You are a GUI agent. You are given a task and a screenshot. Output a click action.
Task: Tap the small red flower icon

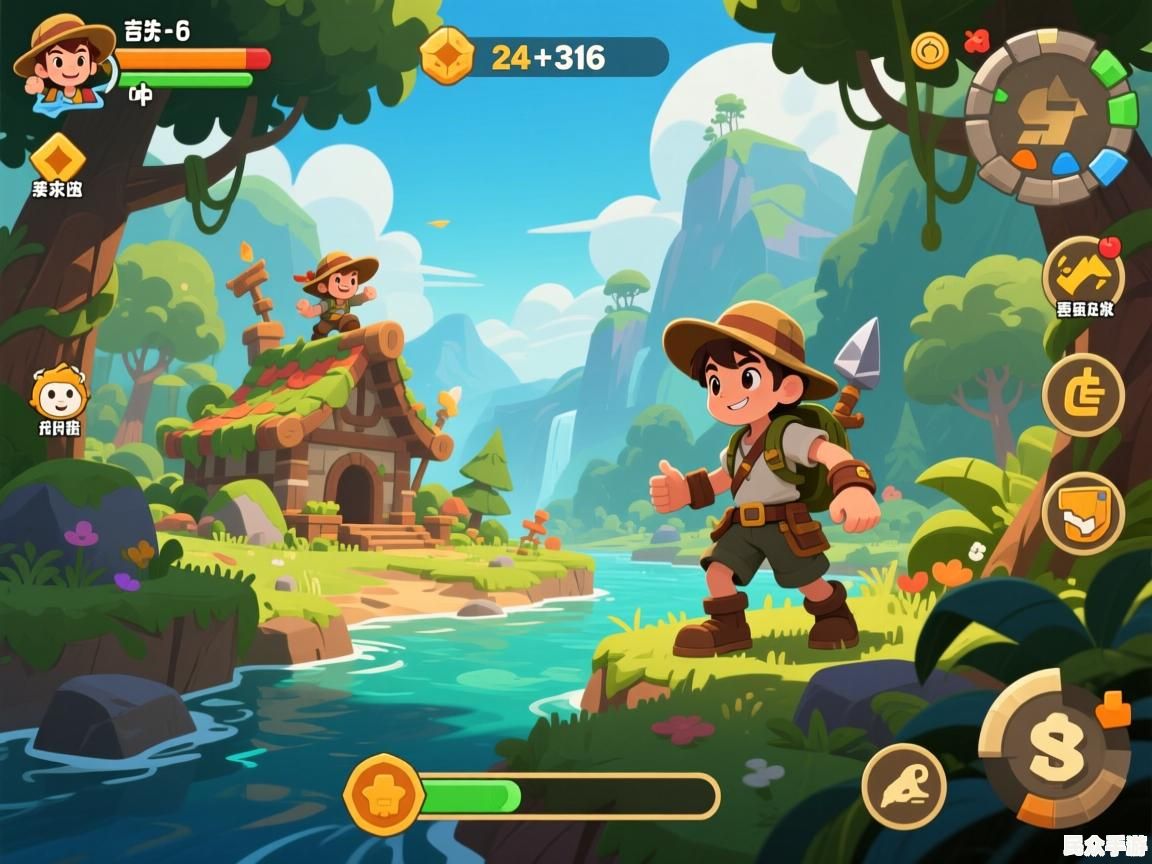click(975, 40)
